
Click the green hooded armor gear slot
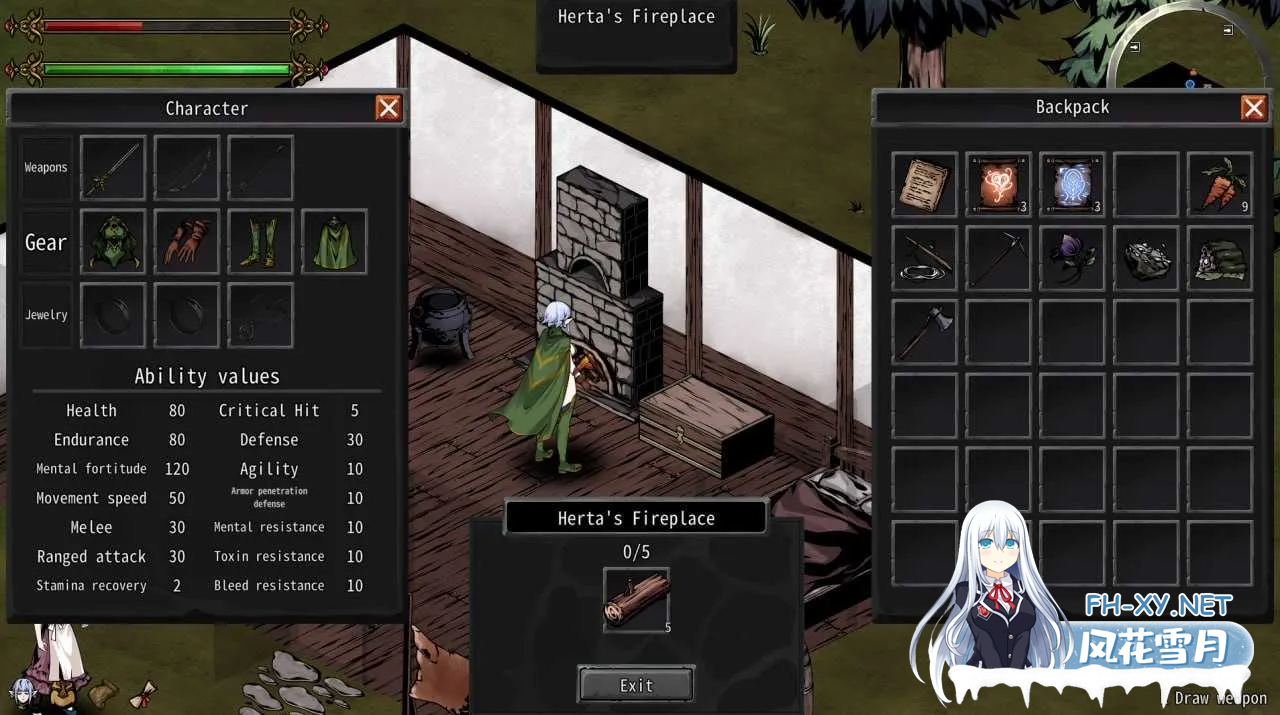click(113, 241)
